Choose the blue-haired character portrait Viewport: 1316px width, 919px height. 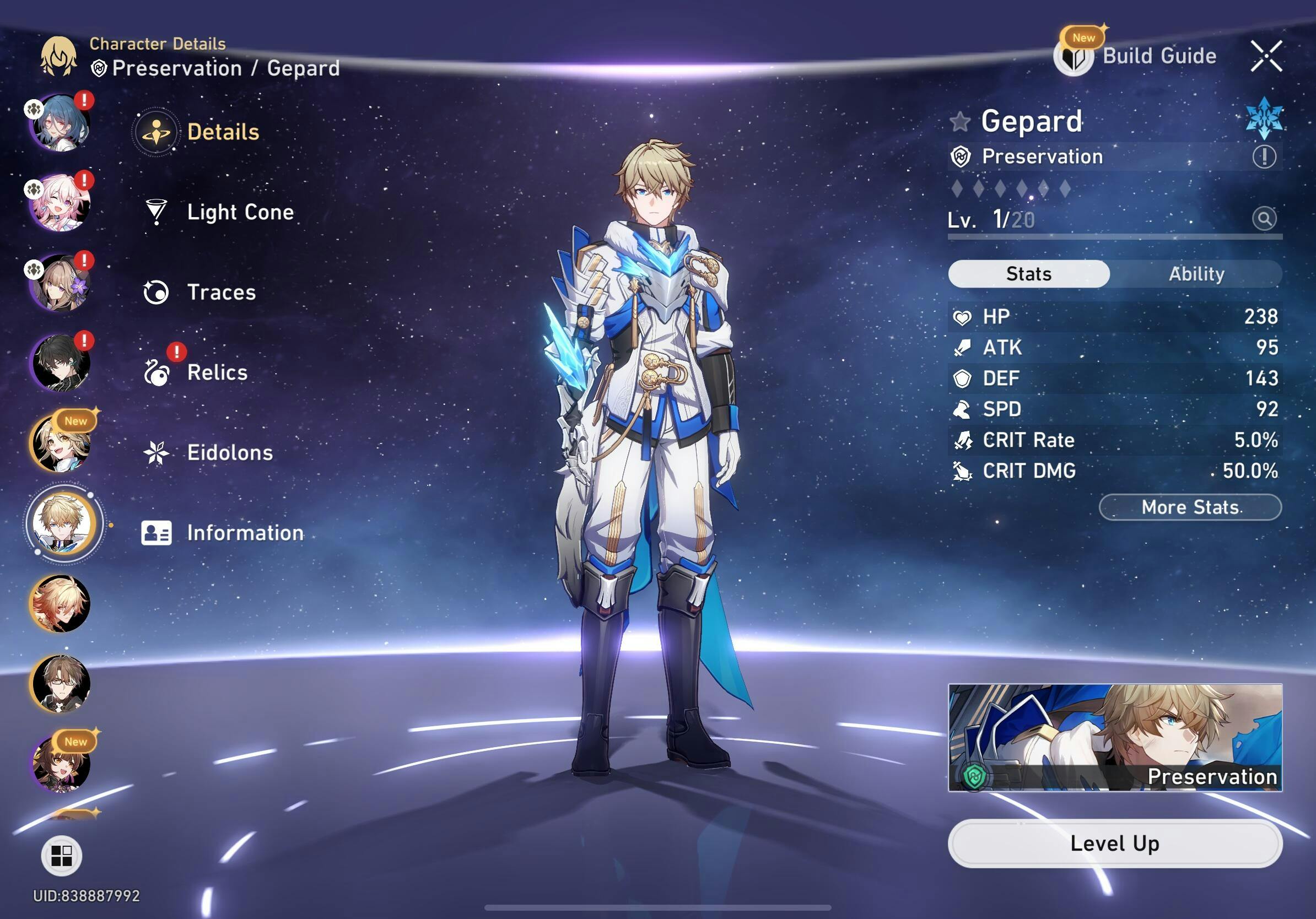click(61, 123)
